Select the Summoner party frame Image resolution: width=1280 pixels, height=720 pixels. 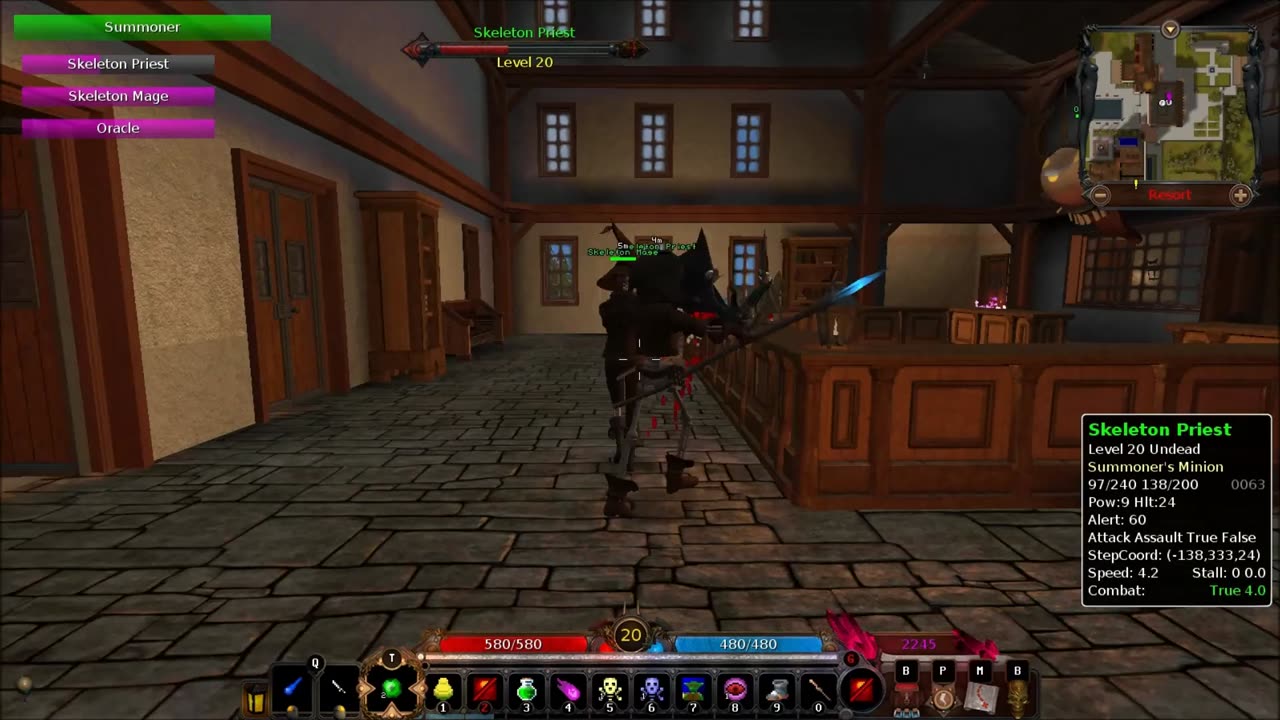pyautogui.click(x=142, y=27)
